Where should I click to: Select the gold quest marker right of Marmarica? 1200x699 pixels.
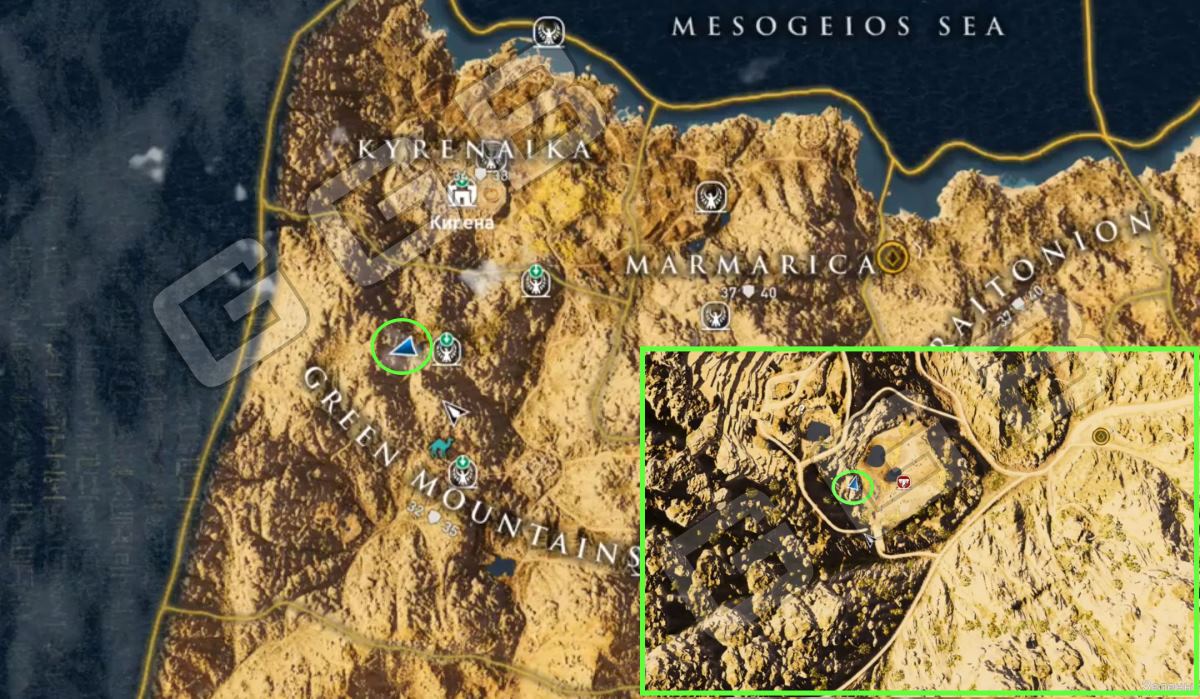[x=891, y=260]
